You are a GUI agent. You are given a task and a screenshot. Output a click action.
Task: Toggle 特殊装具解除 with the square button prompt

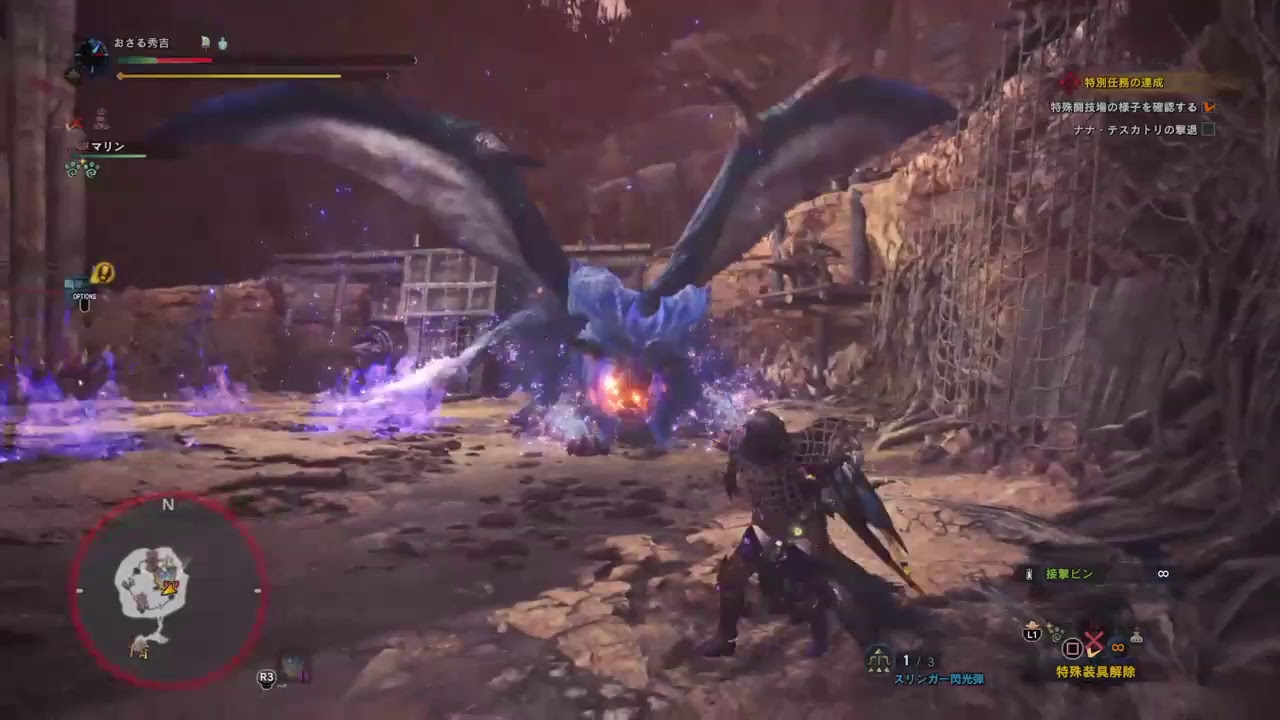(x=1072, y=647)
